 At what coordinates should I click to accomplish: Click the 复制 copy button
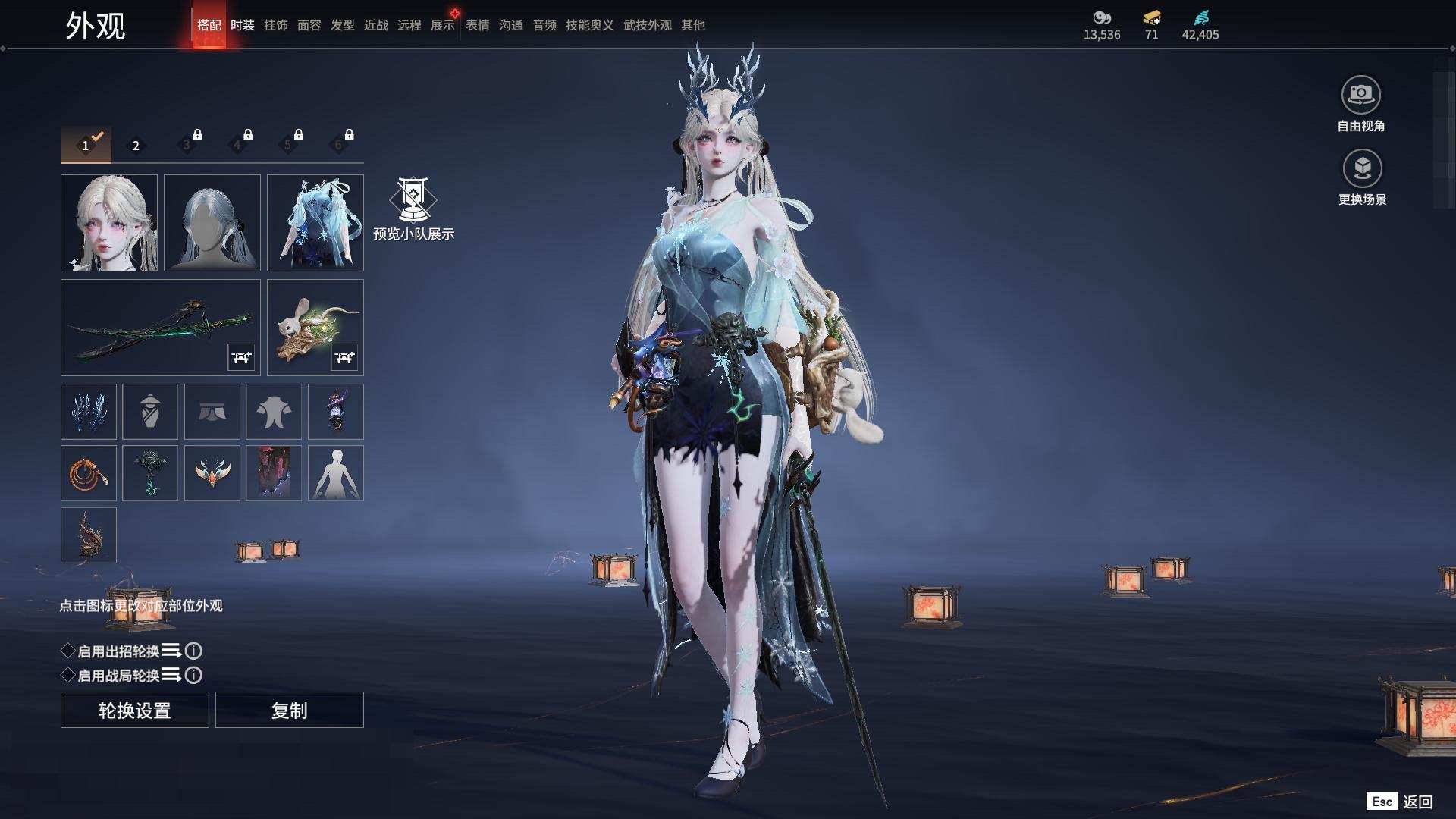pos(290,711)
